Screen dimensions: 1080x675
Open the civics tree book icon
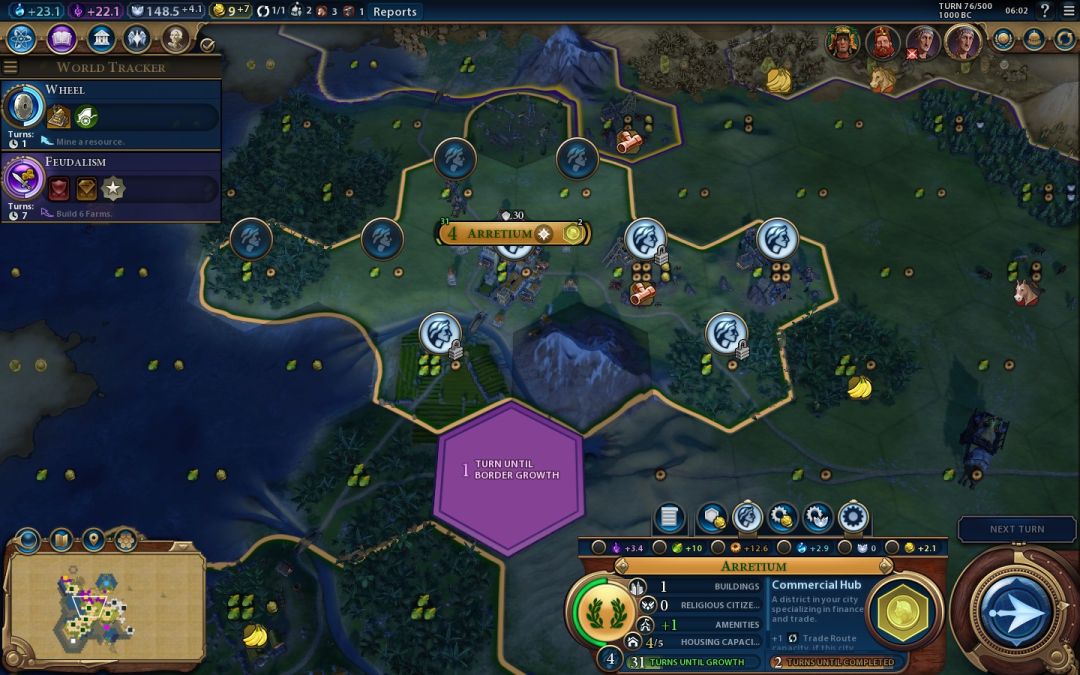[x=61, y=39]
